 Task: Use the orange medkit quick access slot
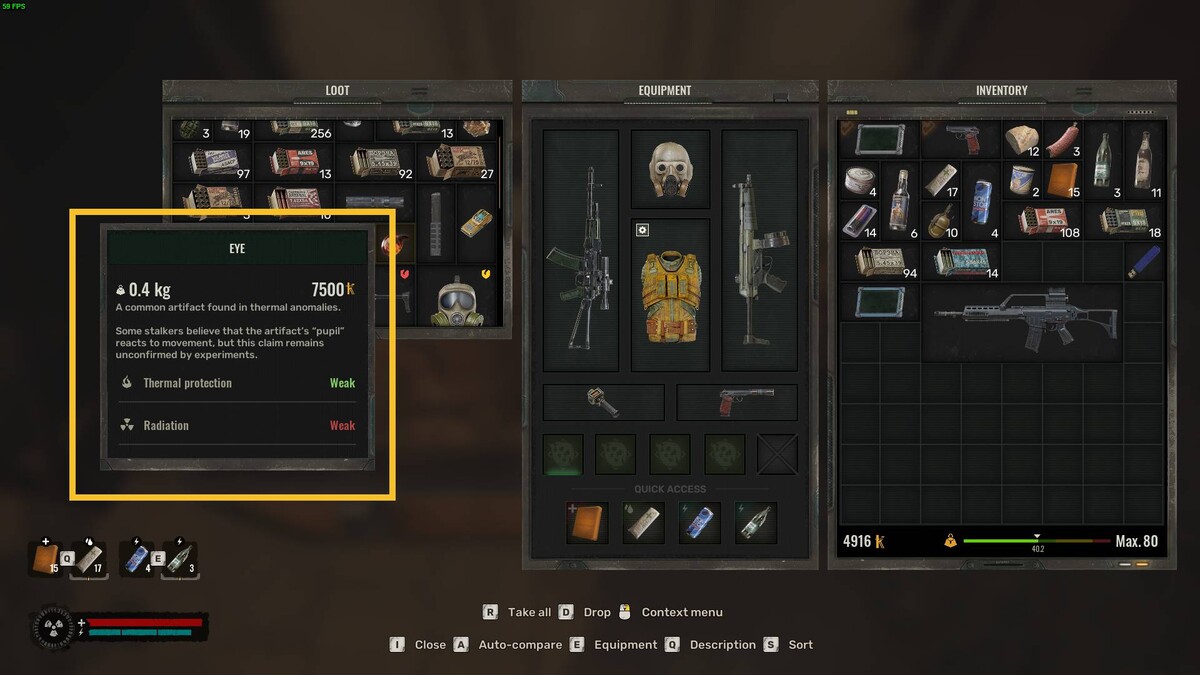click(x=587, y=523)
